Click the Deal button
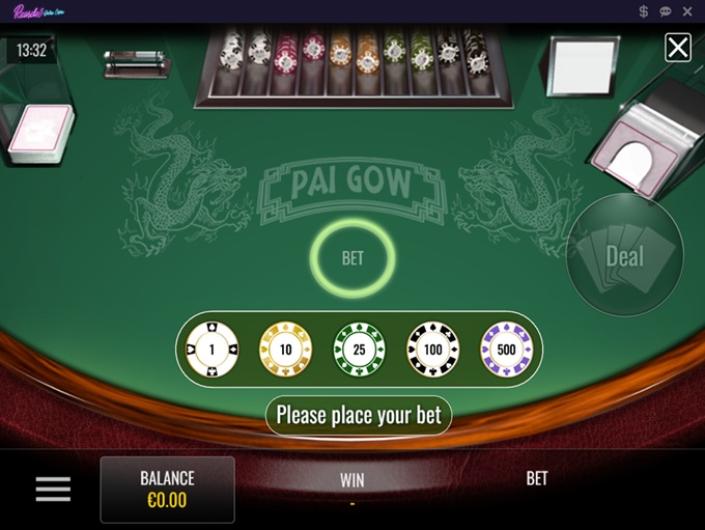 tap(624, 255)
